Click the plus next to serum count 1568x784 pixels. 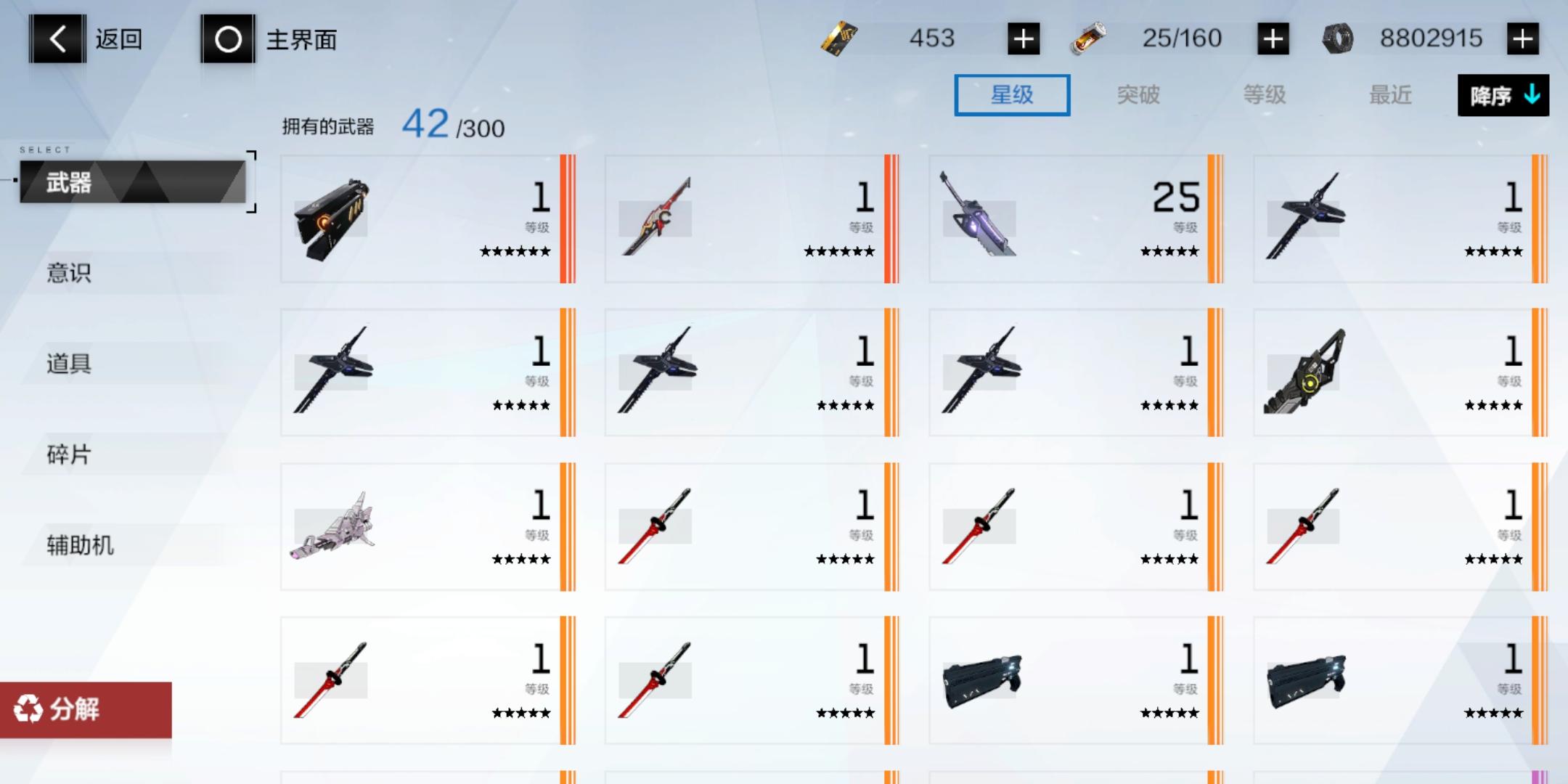tap(1270, 38)
